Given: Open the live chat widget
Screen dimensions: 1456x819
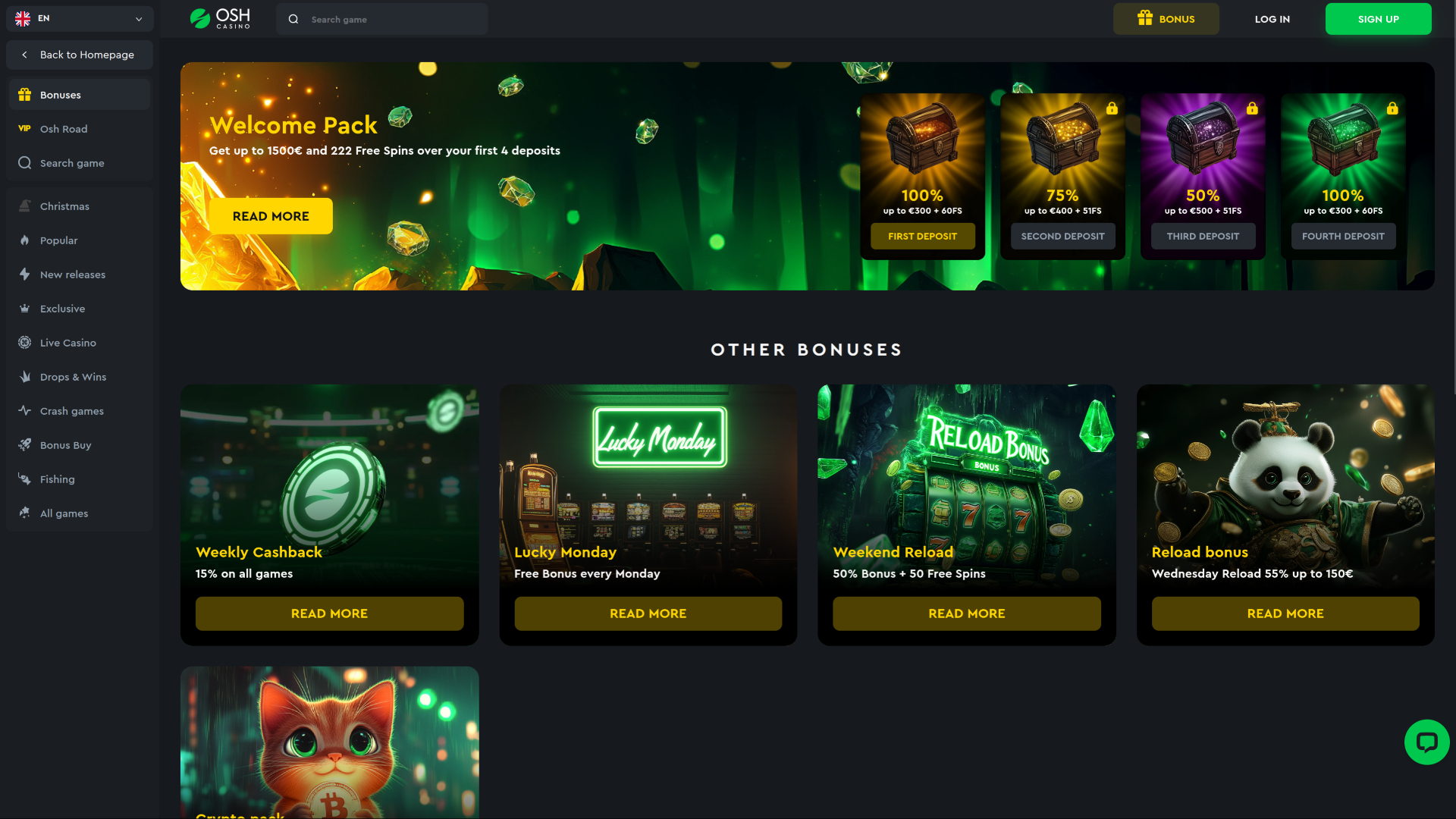Looking at the screenshot, I should pyautogui.click(x=1427, y=742).
